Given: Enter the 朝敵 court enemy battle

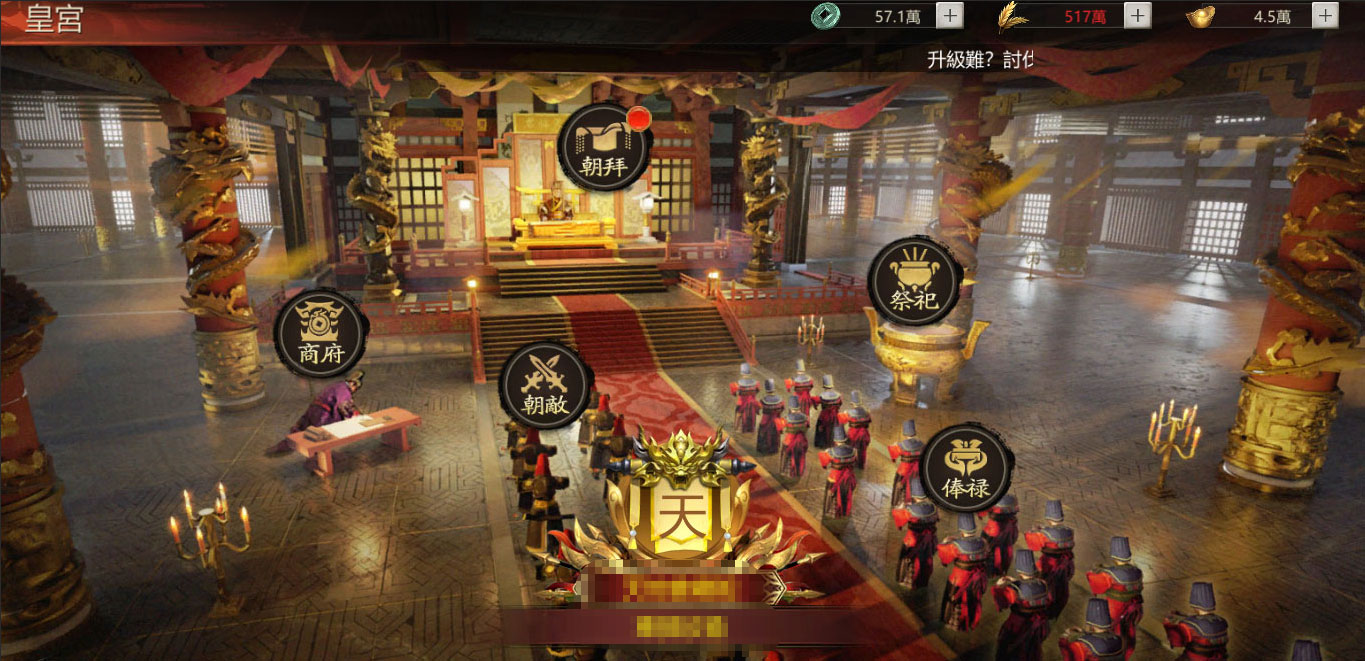Looking at the screenshot, I should click(x=546, y=387).
